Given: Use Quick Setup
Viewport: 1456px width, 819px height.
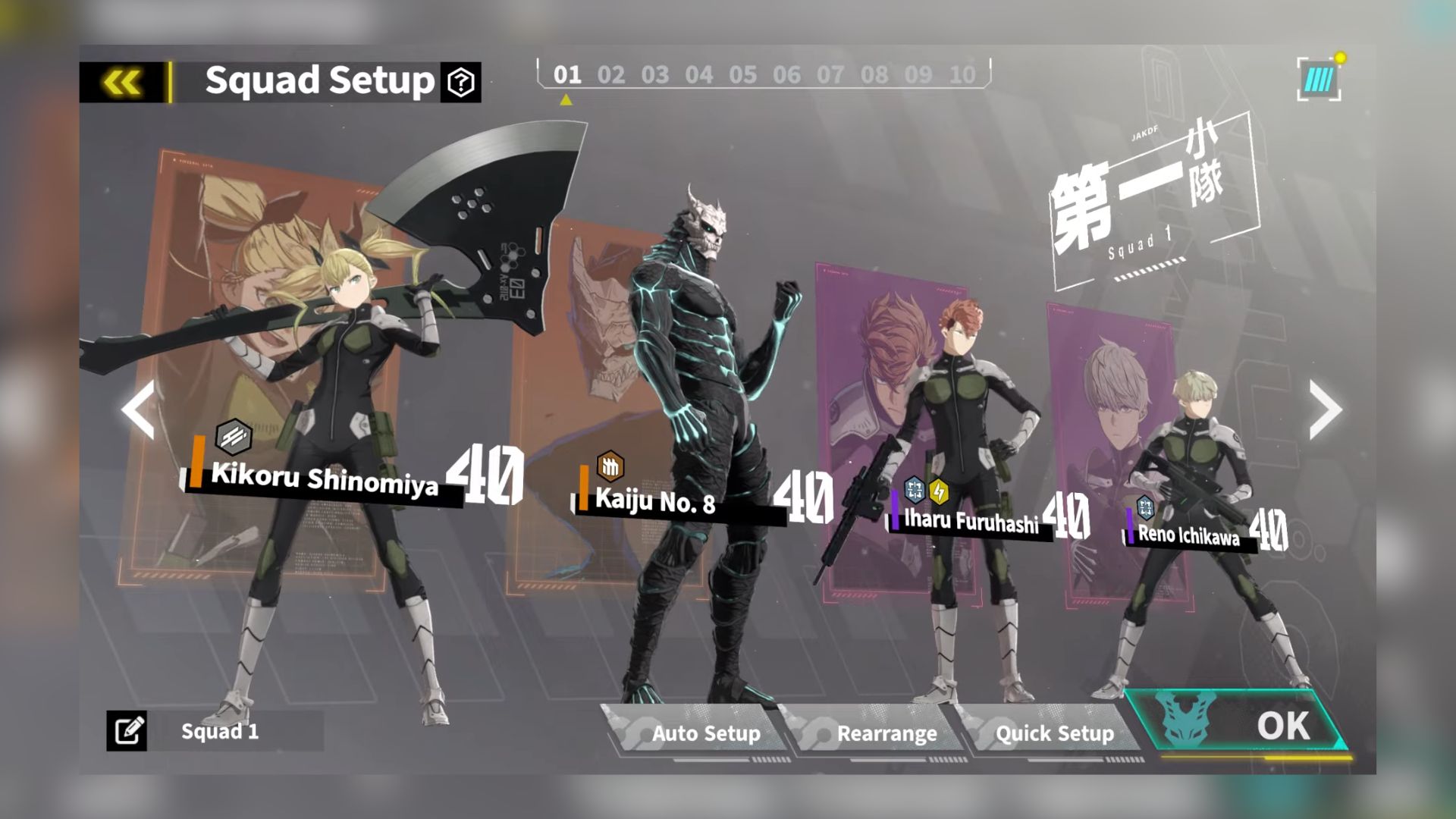Looking at the screenshot, I should [x=1054, y=733].
